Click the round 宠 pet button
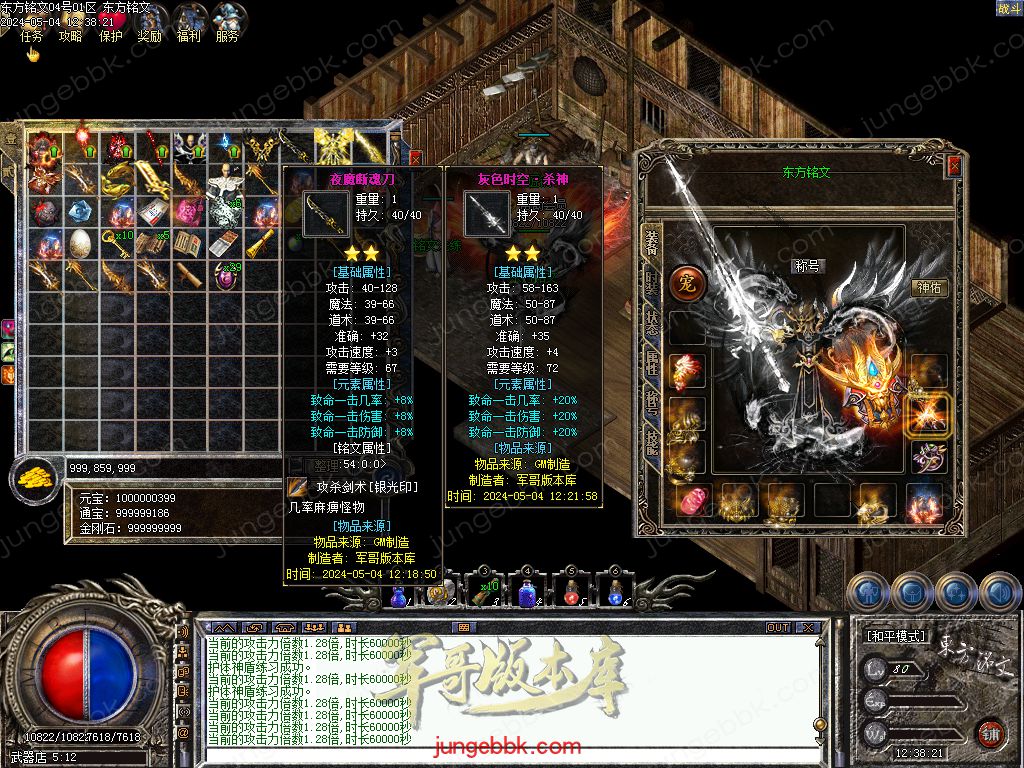Viewport: 1024px width, 768px height. point(687,284)
